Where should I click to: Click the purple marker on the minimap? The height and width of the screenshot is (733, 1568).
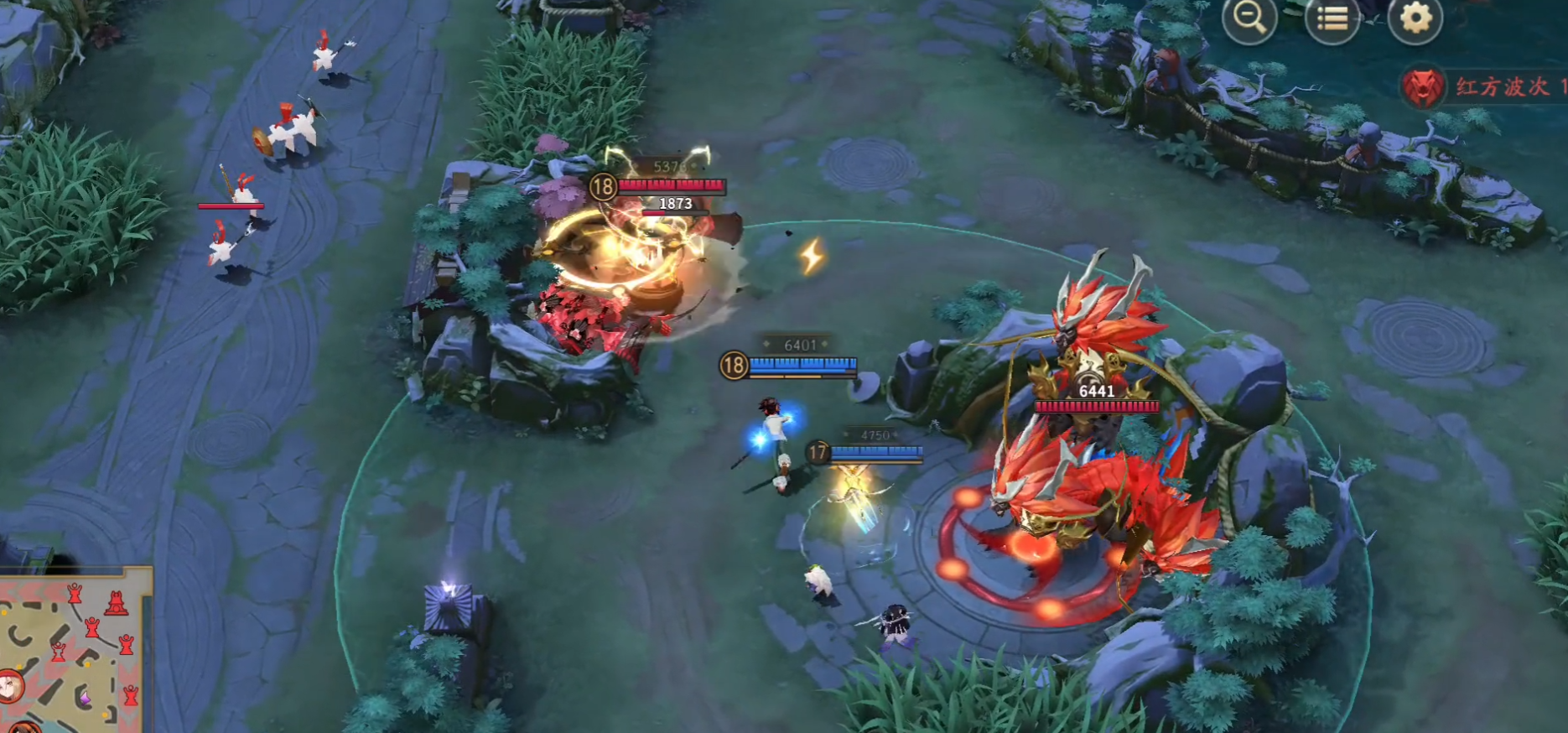pyautogui.click(x=84, y=697)
